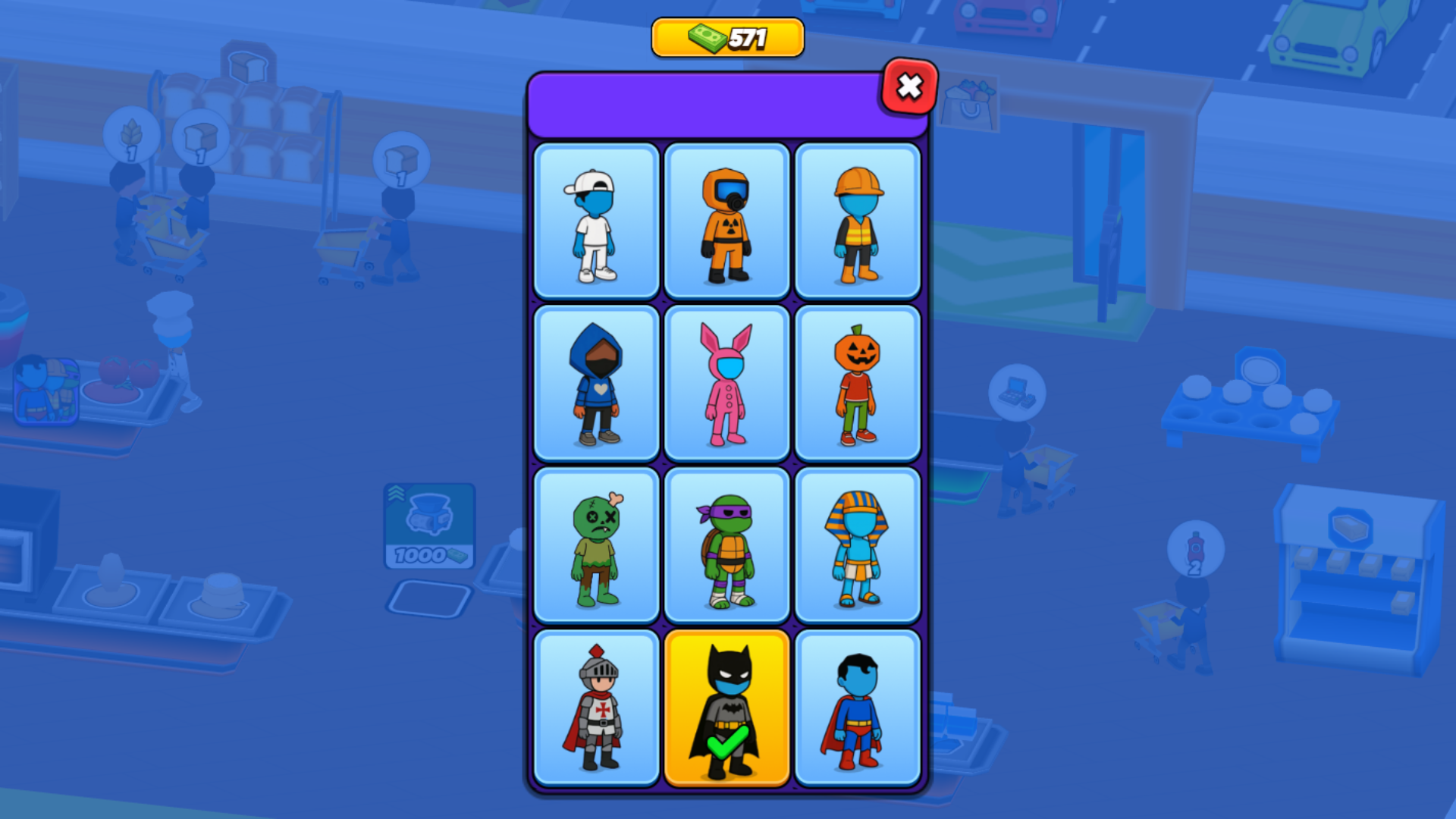1456x819 pixels.
Task: Tap the equipped Batman costume tile
Action: 726,706
